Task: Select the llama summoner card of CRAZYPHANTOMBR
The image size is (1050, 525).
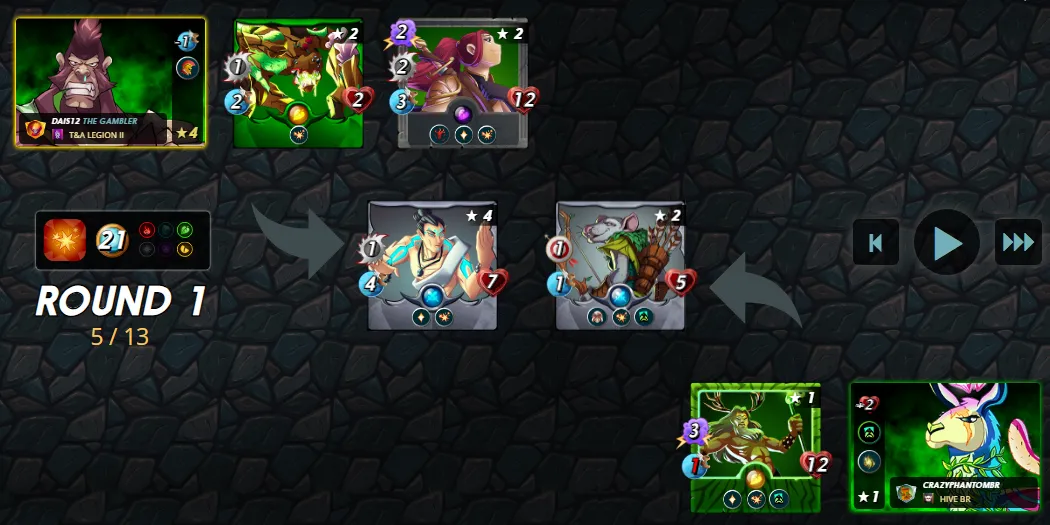Action: pos(945,446)
